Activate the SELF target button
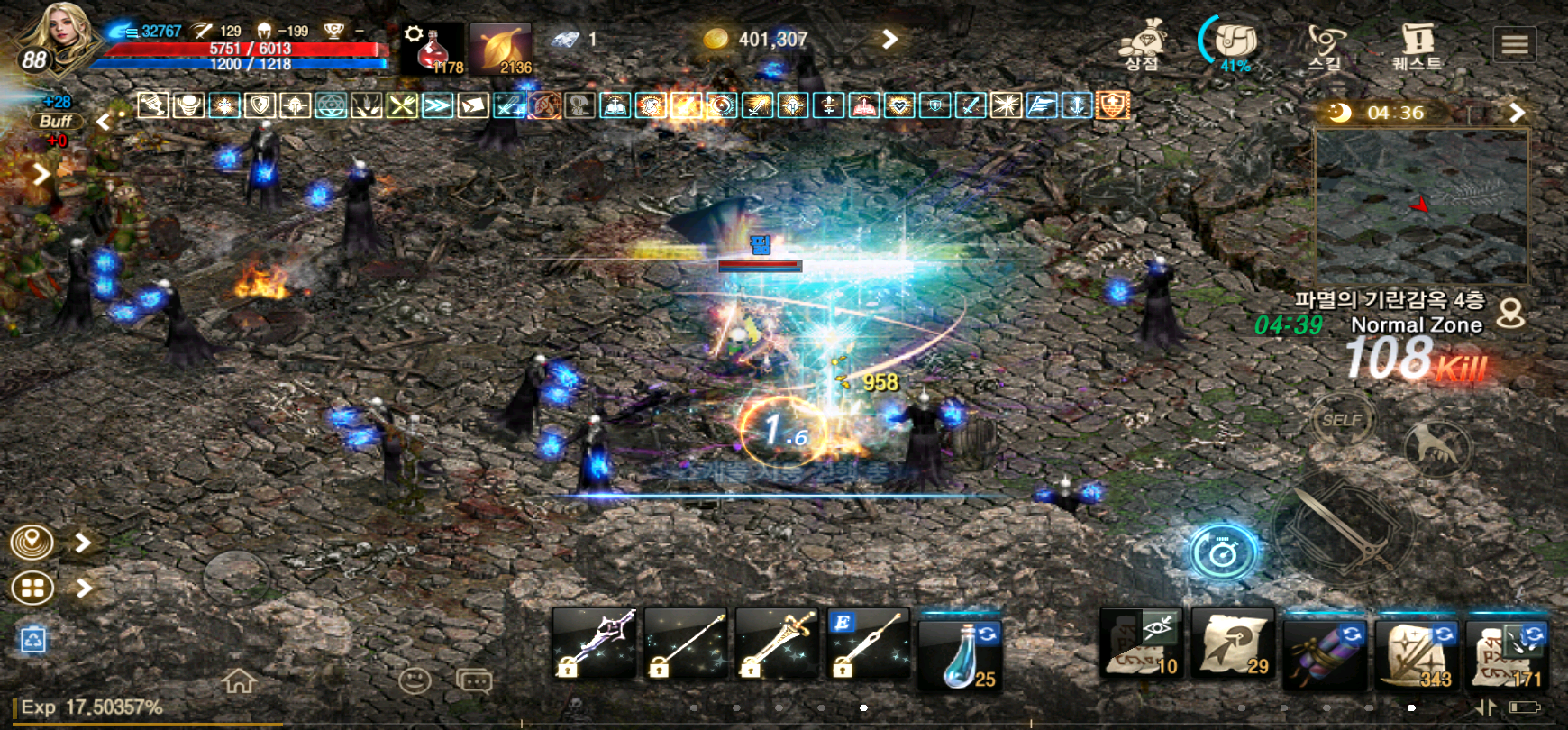1568x730 pixels. click(x=1342, y=420)
